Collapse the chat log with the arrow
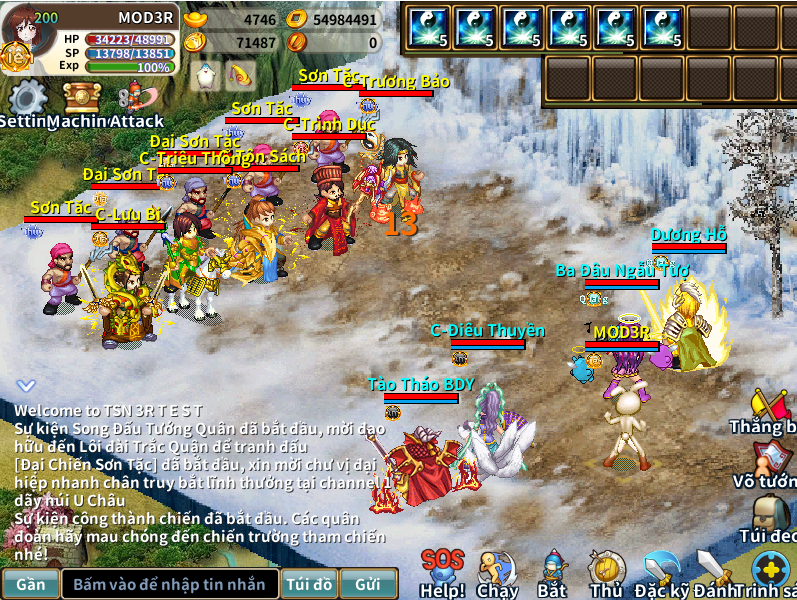Screen dimensions: 797x600 click(27, 385)
